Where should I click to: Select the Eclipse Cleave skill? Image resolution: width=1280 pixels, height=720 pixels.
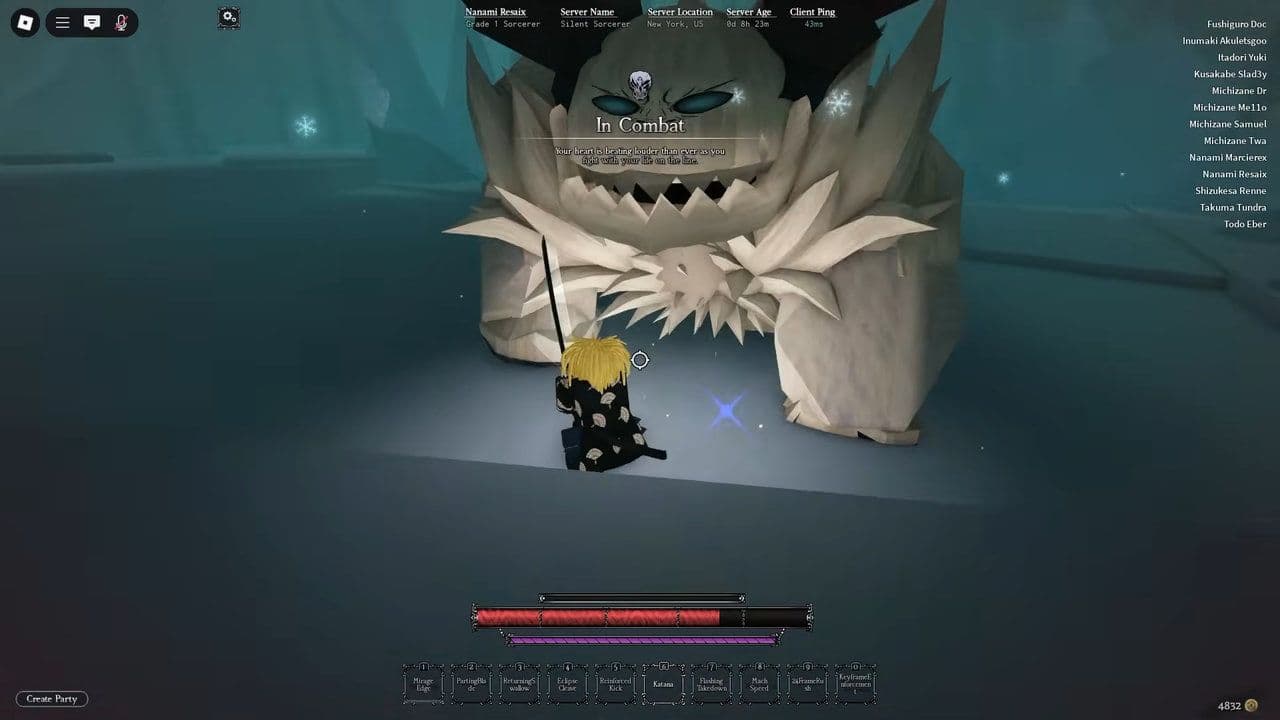tap(567, 684)
